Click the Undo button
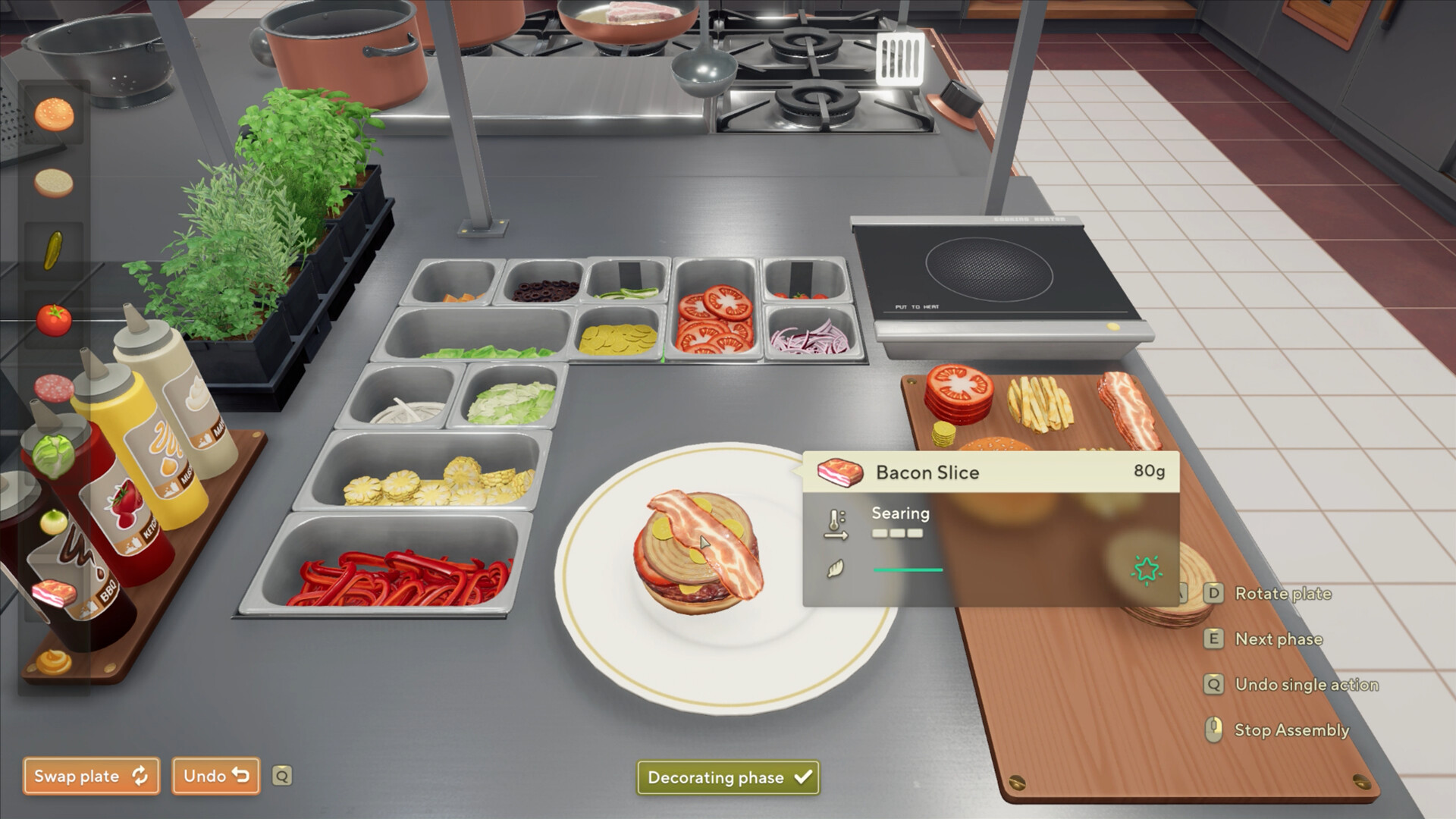The width and height of the screenshot is (1456, 819). (215, 776)
